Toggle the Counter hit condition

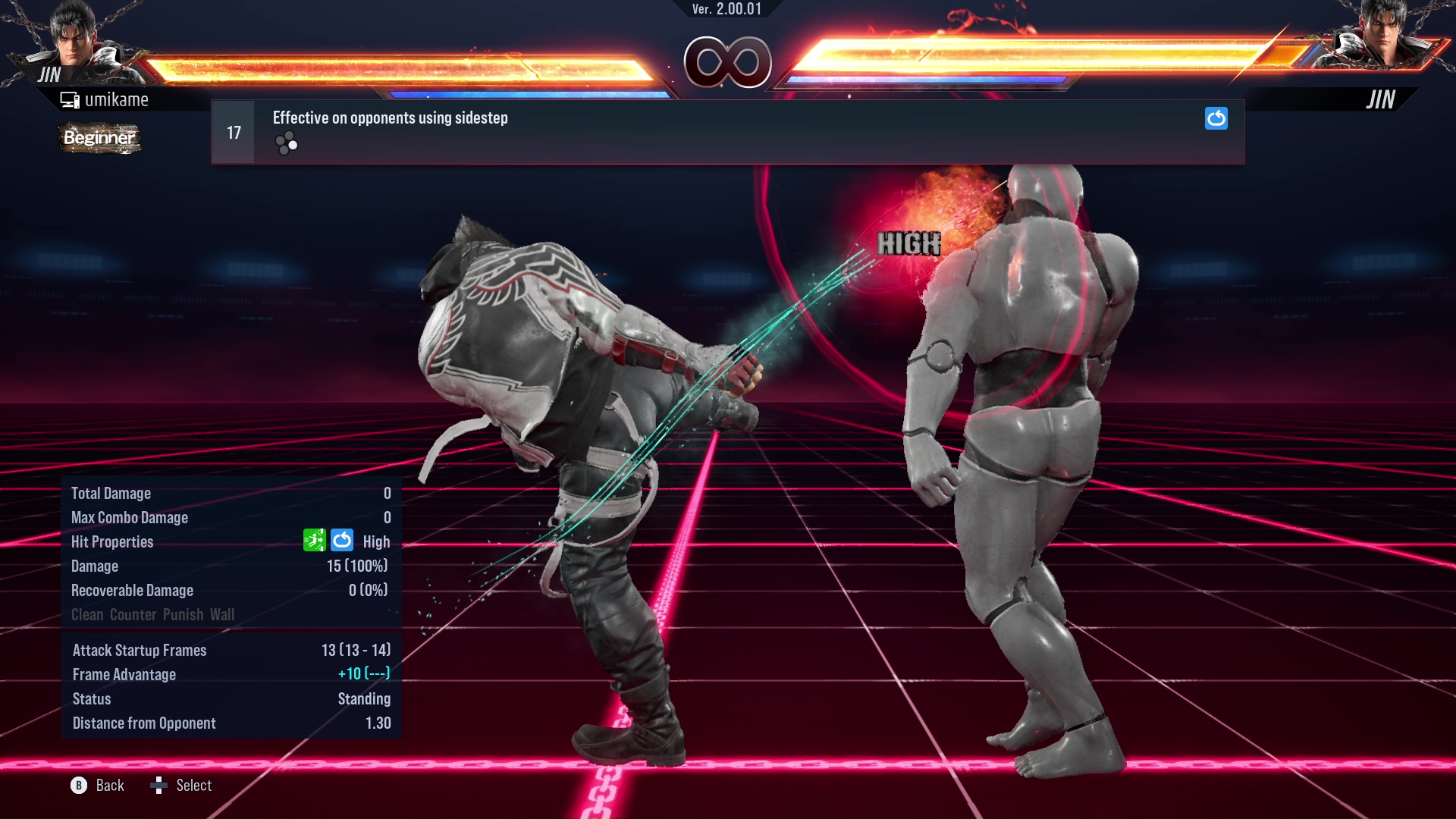133,614
